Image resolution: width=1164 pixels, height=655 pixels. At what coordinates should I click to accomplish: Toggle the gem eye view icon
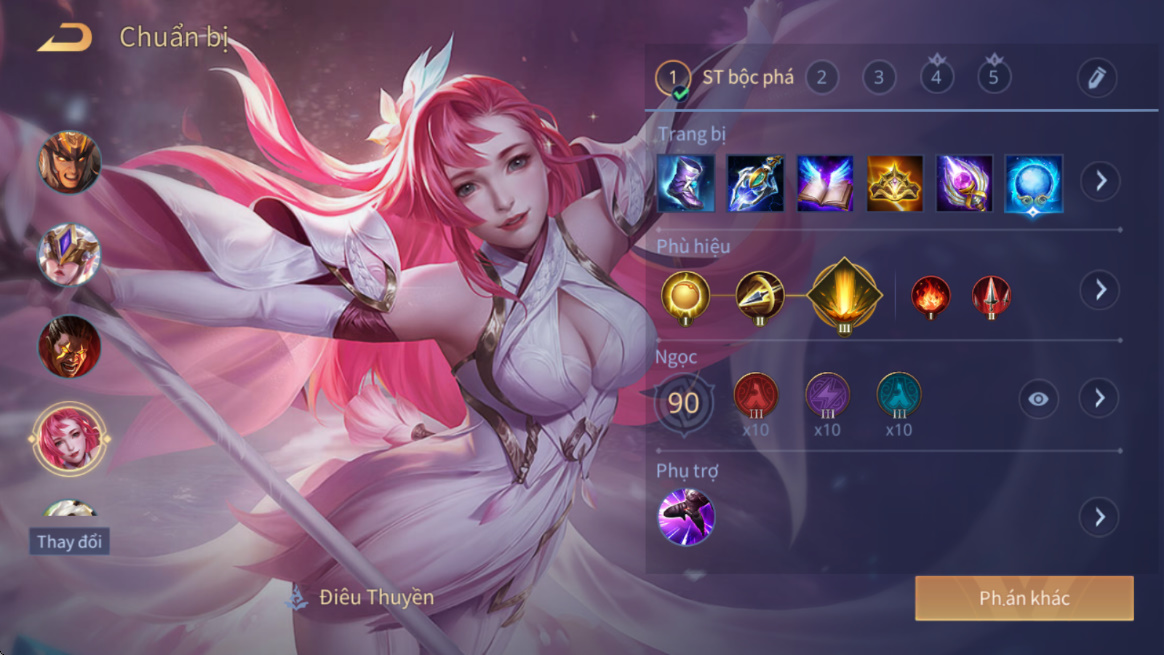(x=1039, y=399)
